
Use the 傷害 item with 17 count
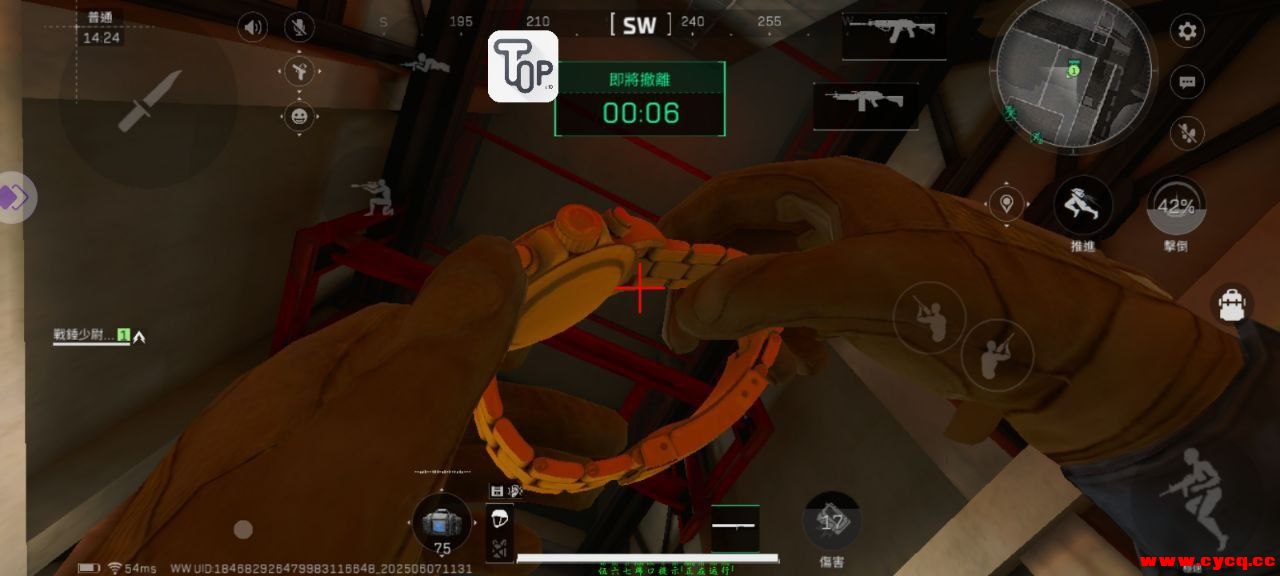pyautogui.click(x=832, y=520)
